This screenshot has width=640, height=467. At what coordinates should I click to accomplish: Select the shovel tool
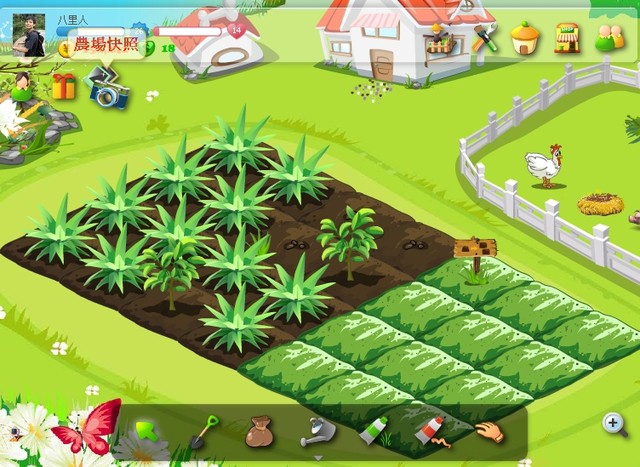[x=204, y=431]
